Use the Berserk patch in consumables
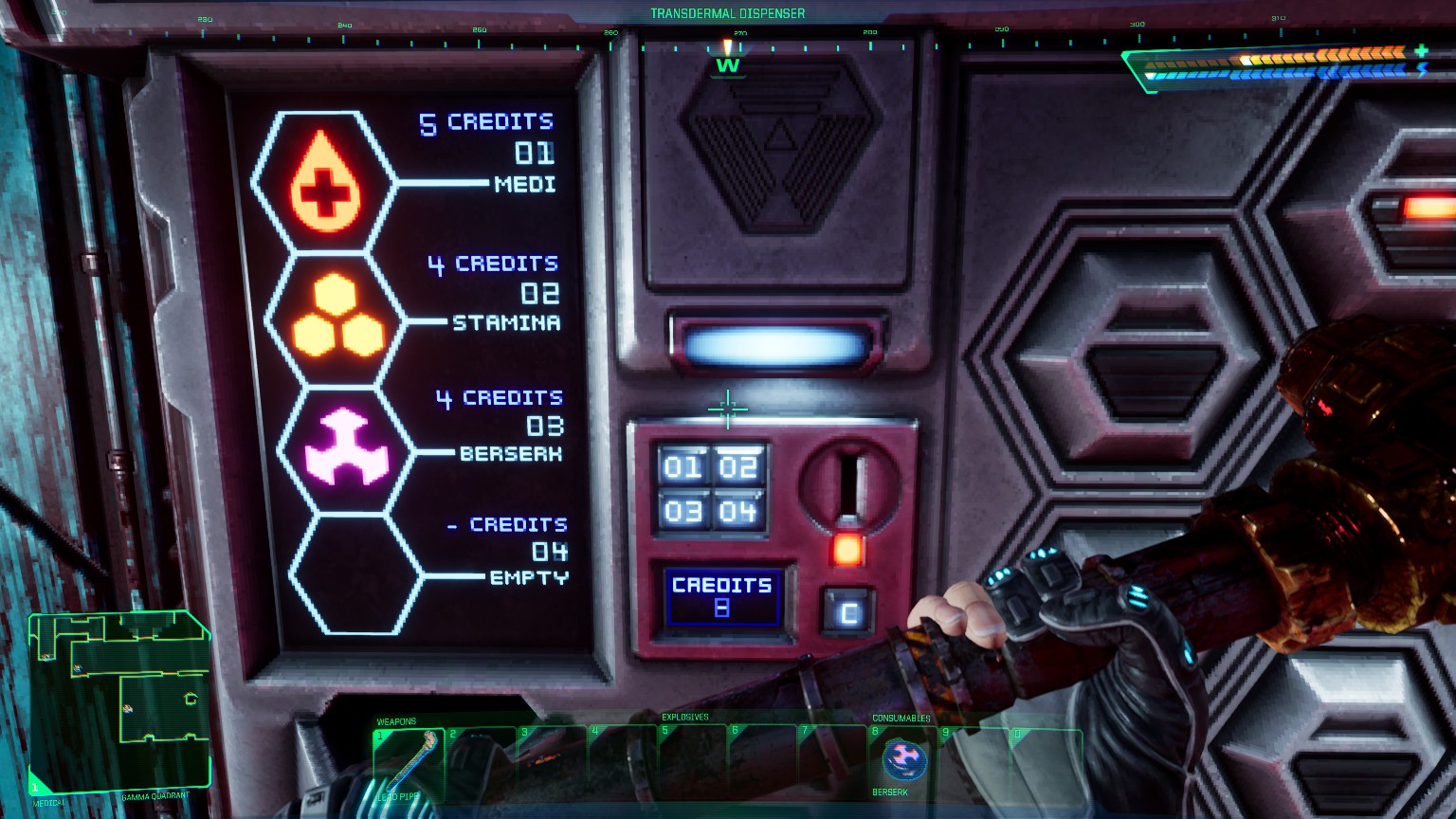This screenshot has width=1456, height=819. 903,760
